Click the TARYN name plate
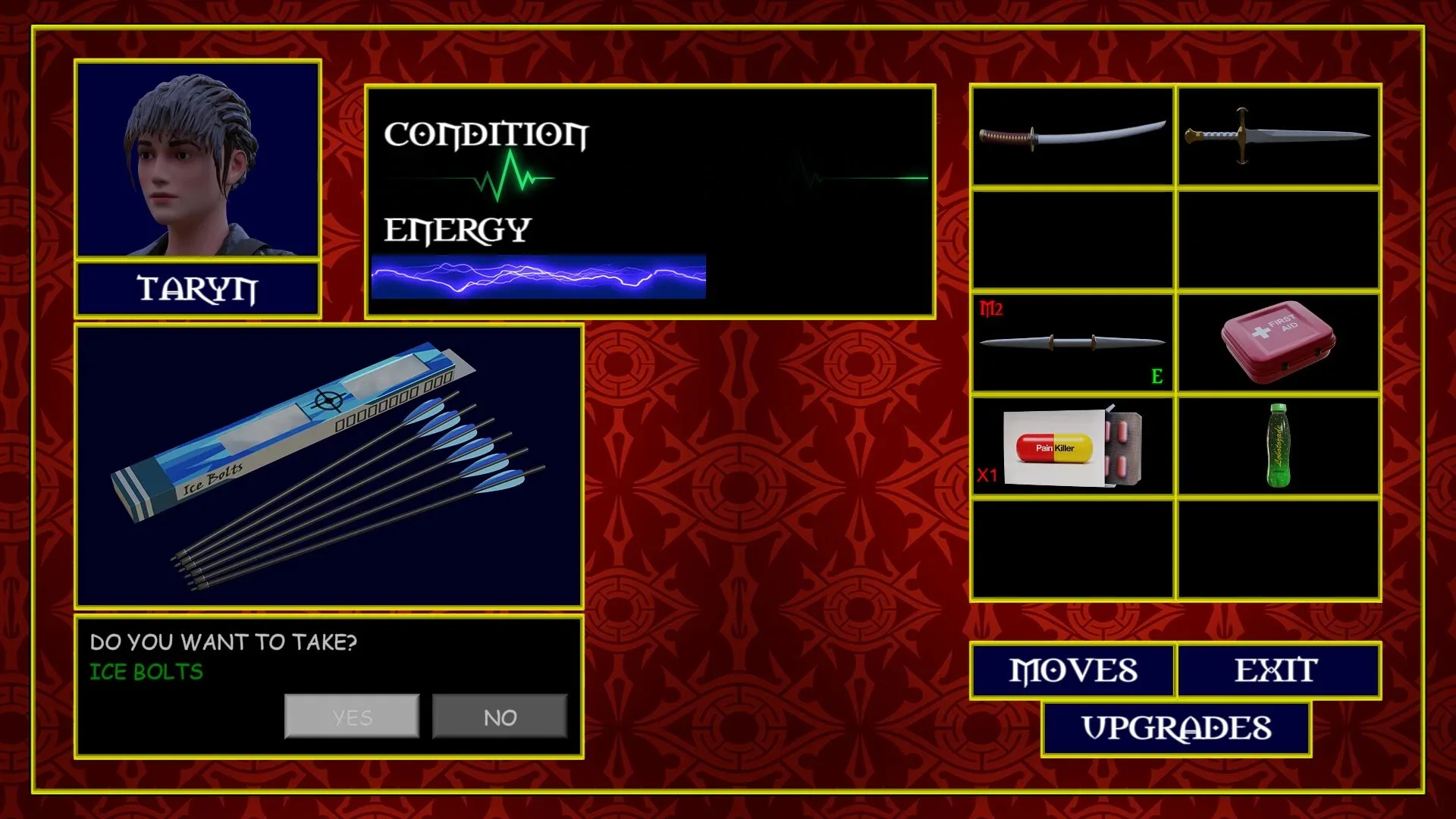The height and width of the screenshot is (819, 1456). pos(197,289)
